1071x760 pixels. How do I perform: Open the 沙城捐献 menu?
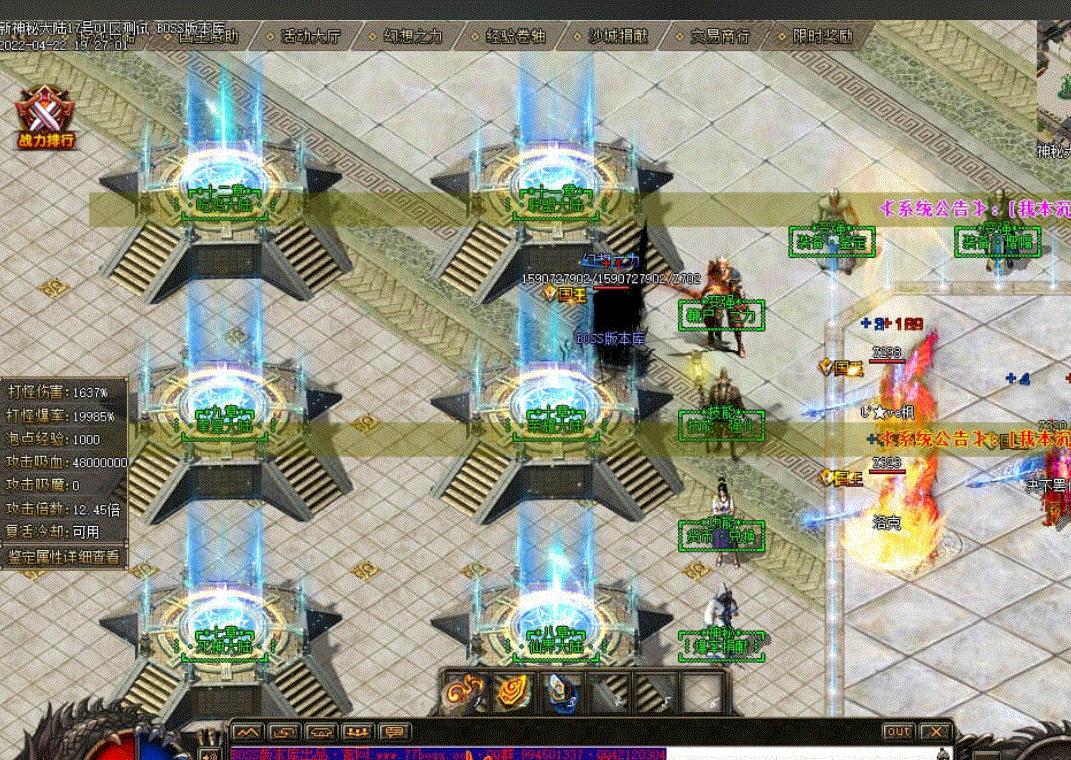tap(616, 37)
